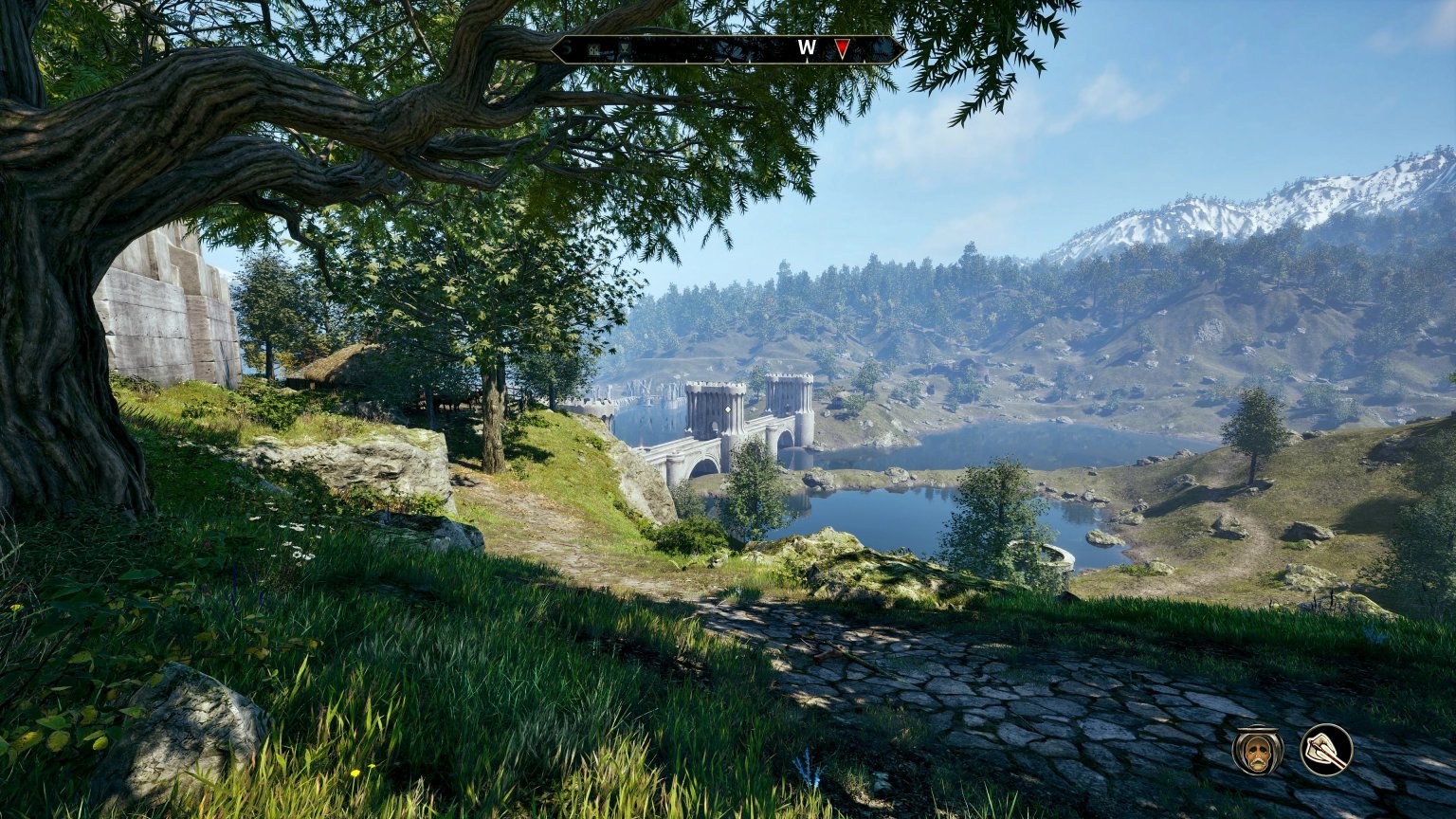Click a tick mark near the compass center
1456x819 pixels.
tap(751, 61)
